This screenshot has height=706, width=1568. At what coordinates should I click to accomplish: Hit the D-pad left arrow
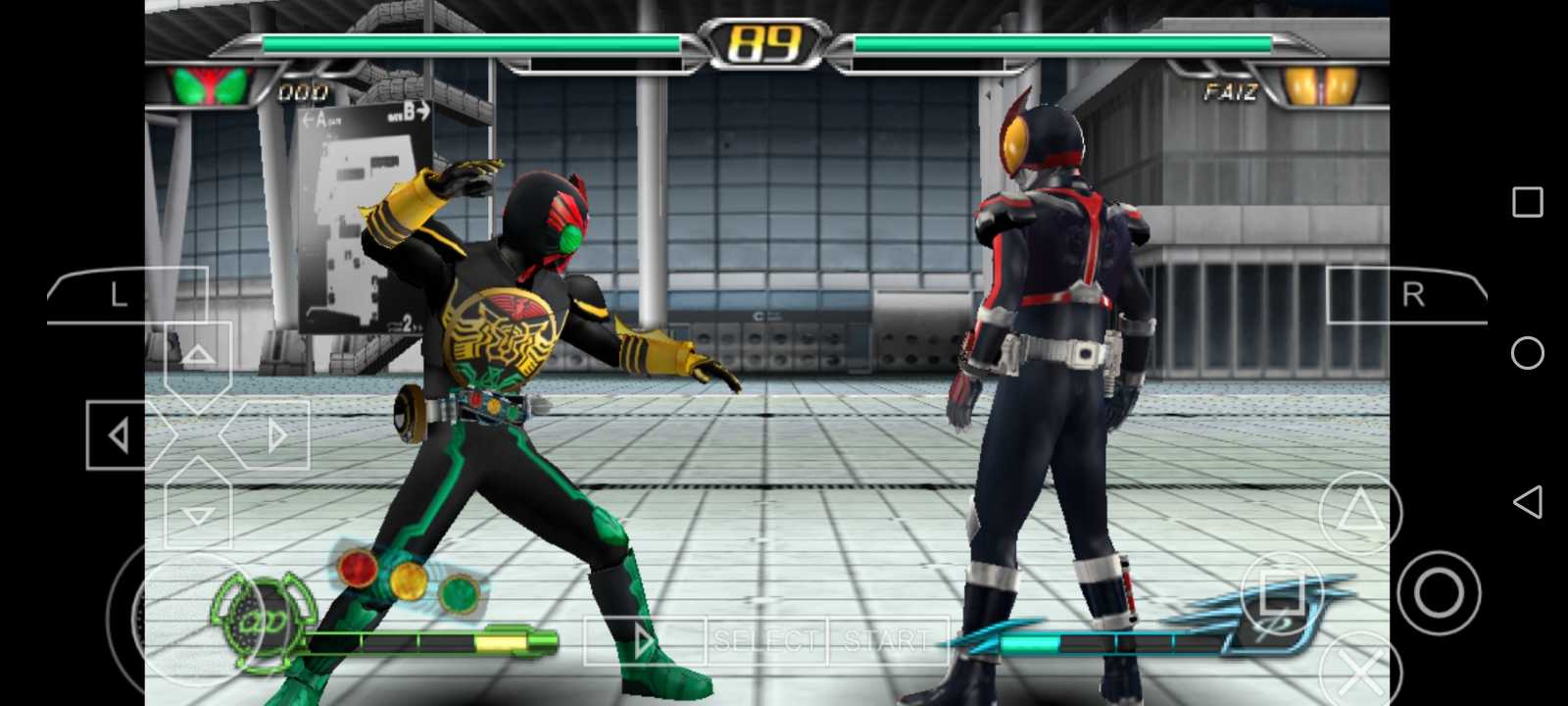tap(122, 434)
